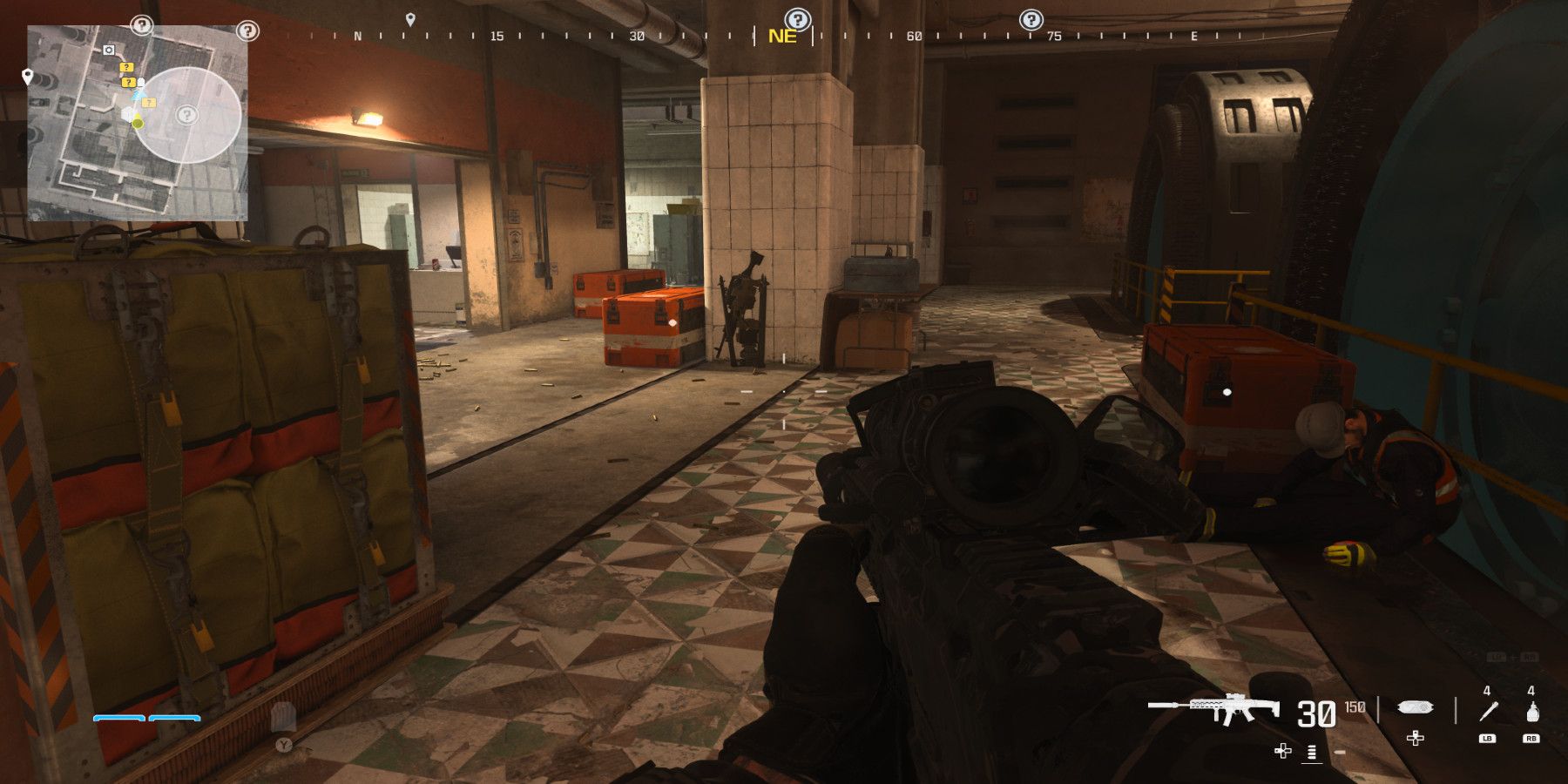Click the d-pad icon under the equipment slot
The width and height of the screenshot is (1568, 784).
[x=1416, y=739]
